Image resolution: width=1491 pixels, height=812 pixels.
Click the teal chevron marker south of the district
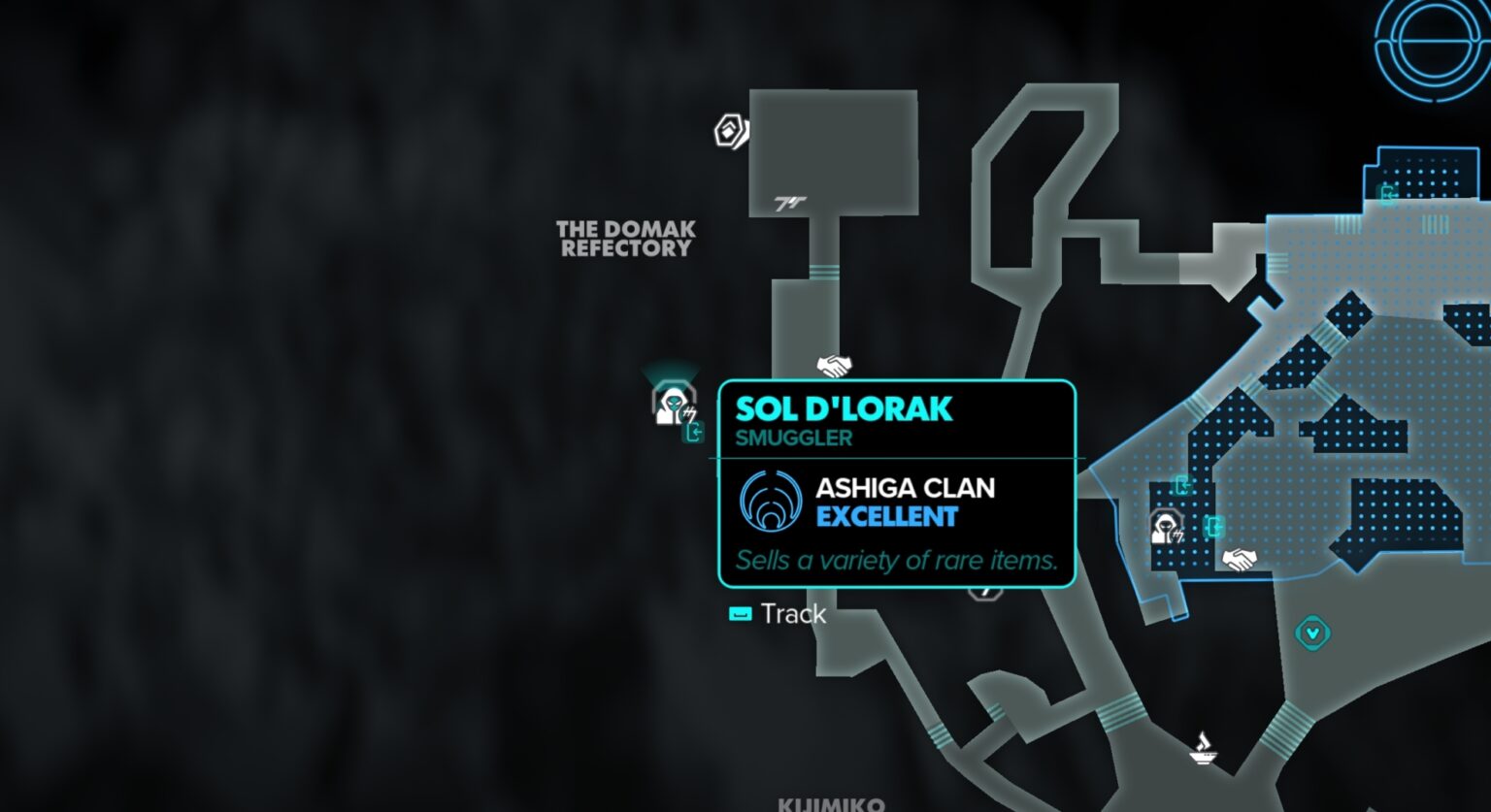[1312, 632]
